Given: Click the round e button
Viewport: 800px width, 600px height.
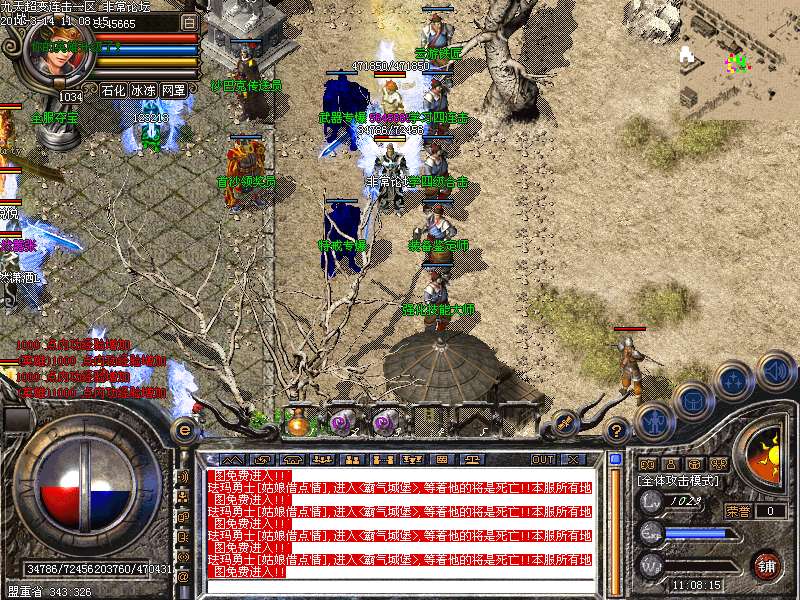Looking at the screenshot, I should (x=184, y=430).
